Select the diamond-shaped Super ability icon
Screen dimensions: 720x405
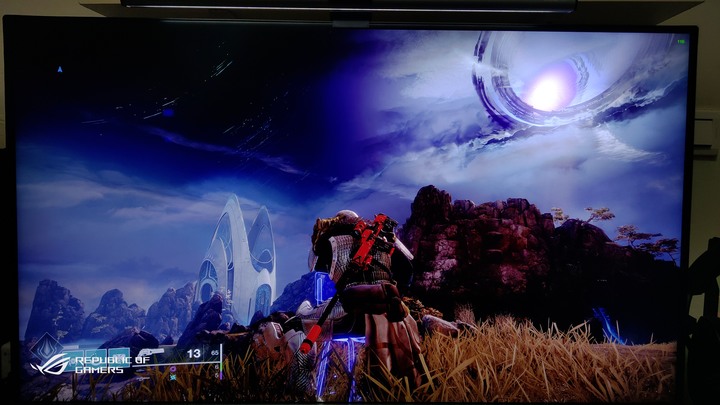pyautogui.click(x=46, y=348)
